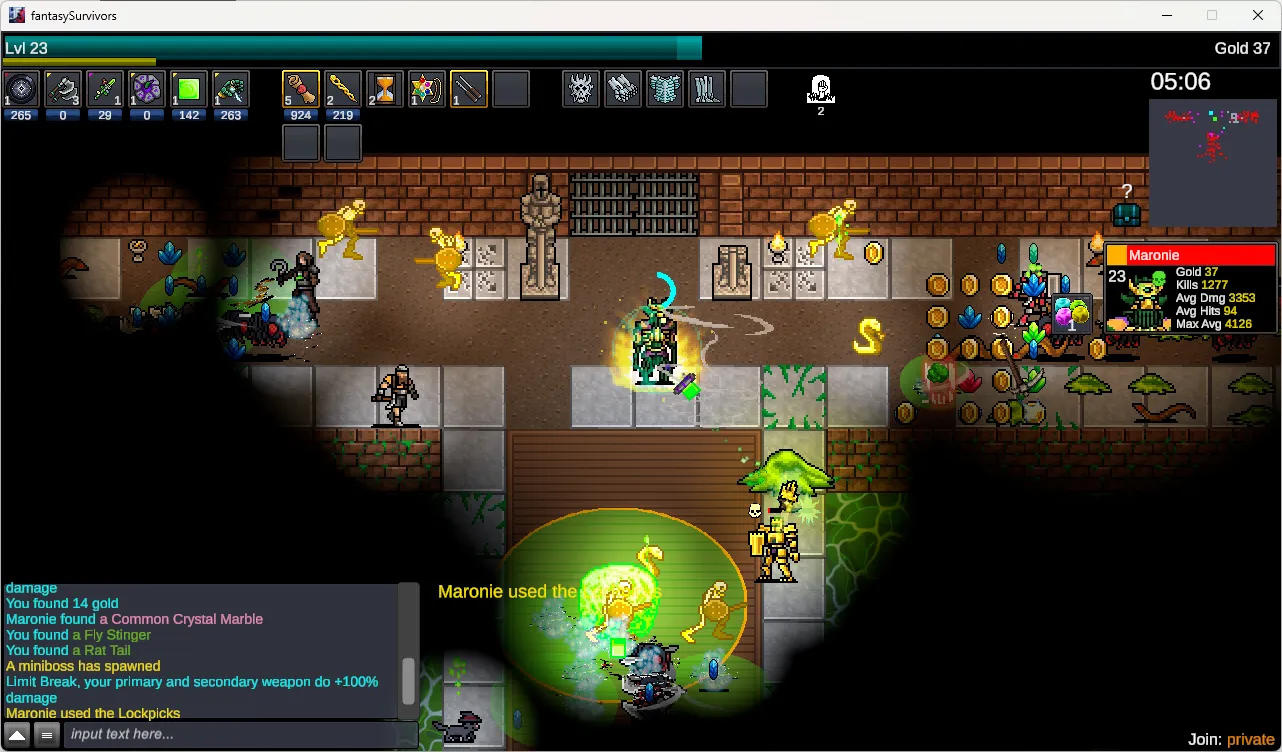Click the green dagger weapon icon
Screen dimensions: 1282x752
(105, 89)
